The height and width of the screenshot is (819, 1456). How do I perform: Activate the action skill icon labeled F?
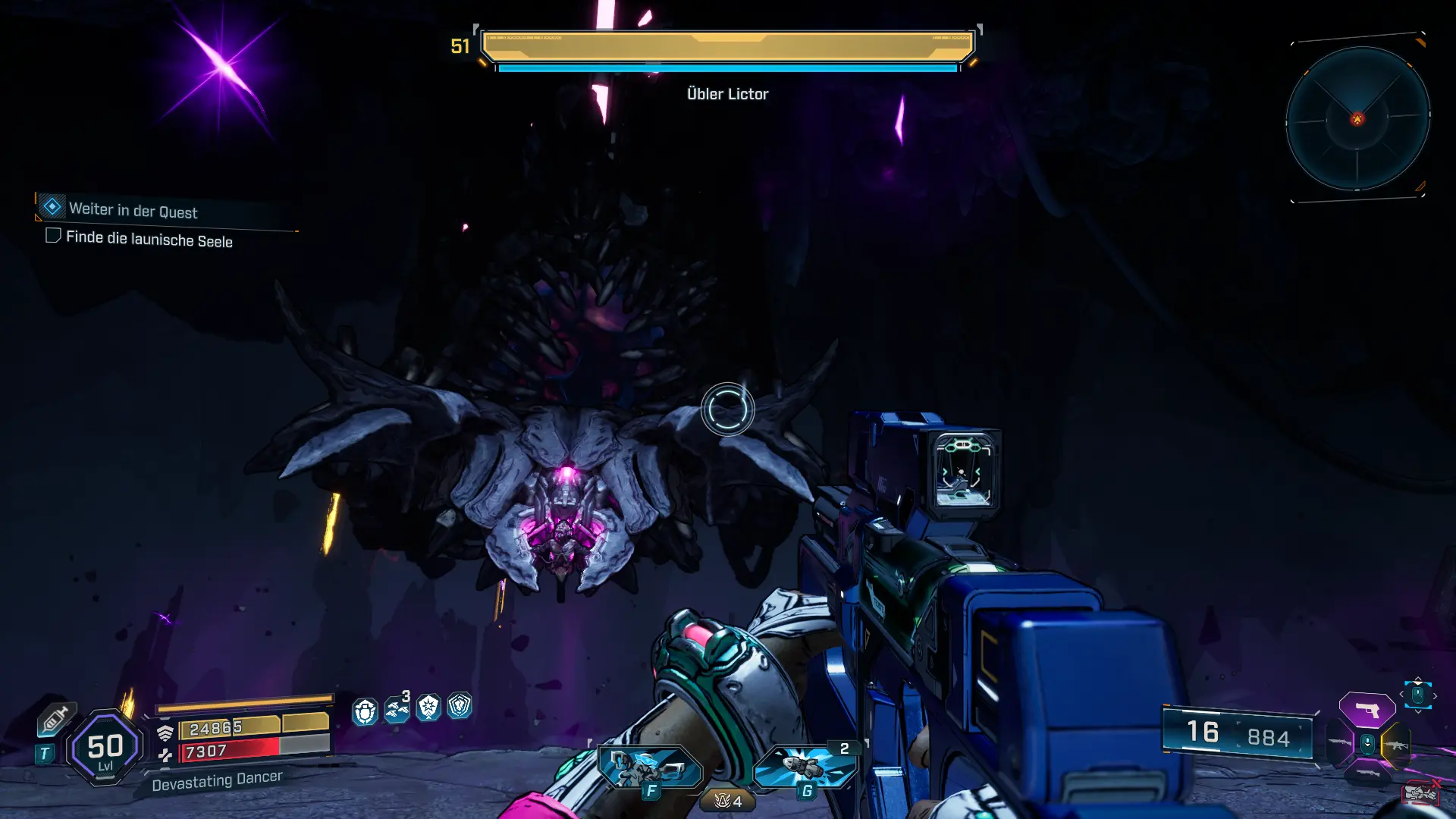(x=649, y=768)
